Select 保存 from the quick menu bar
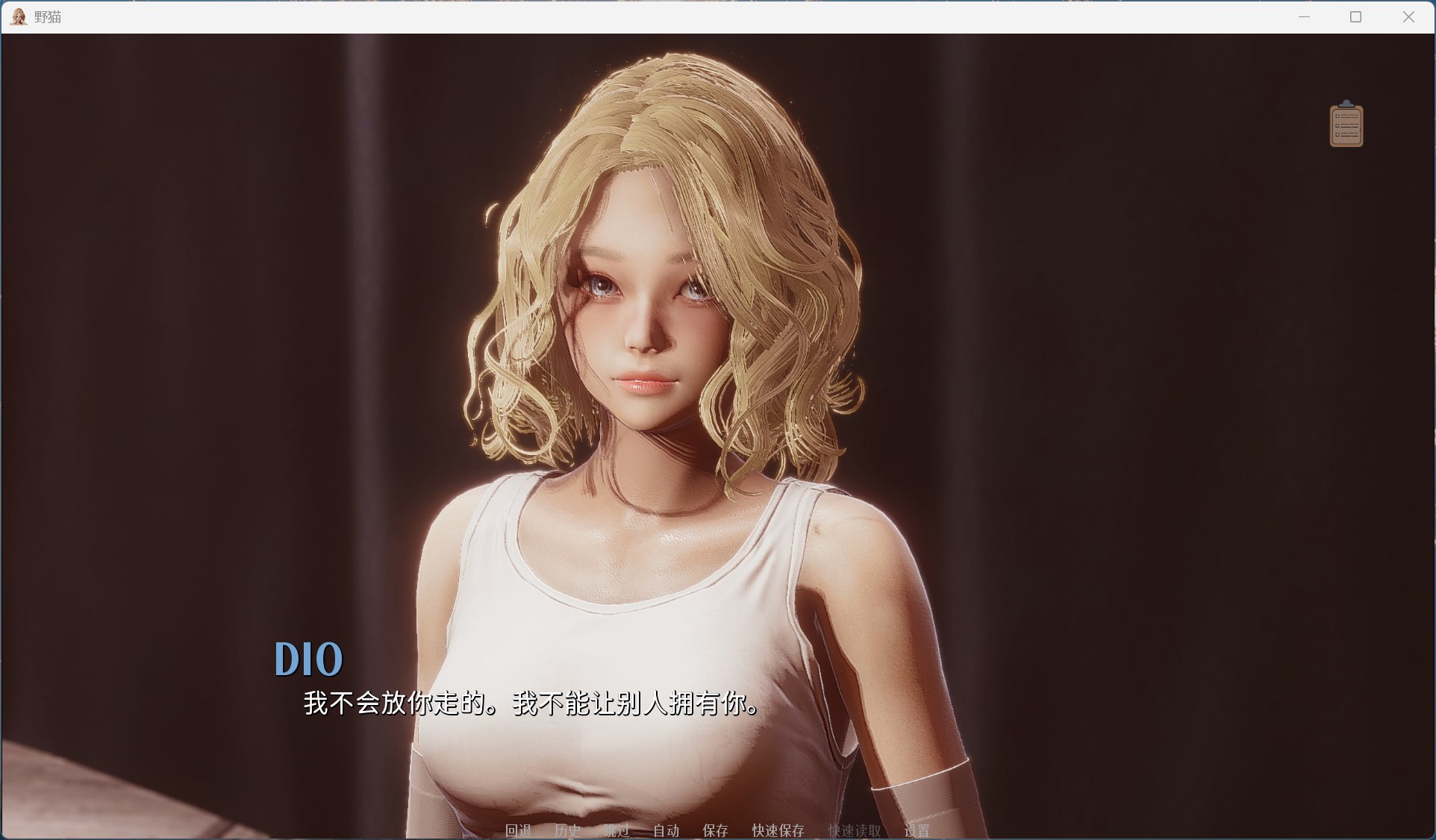Viewport: 1436px width, 840px height. pyautogui.click(x=714, y=830)
